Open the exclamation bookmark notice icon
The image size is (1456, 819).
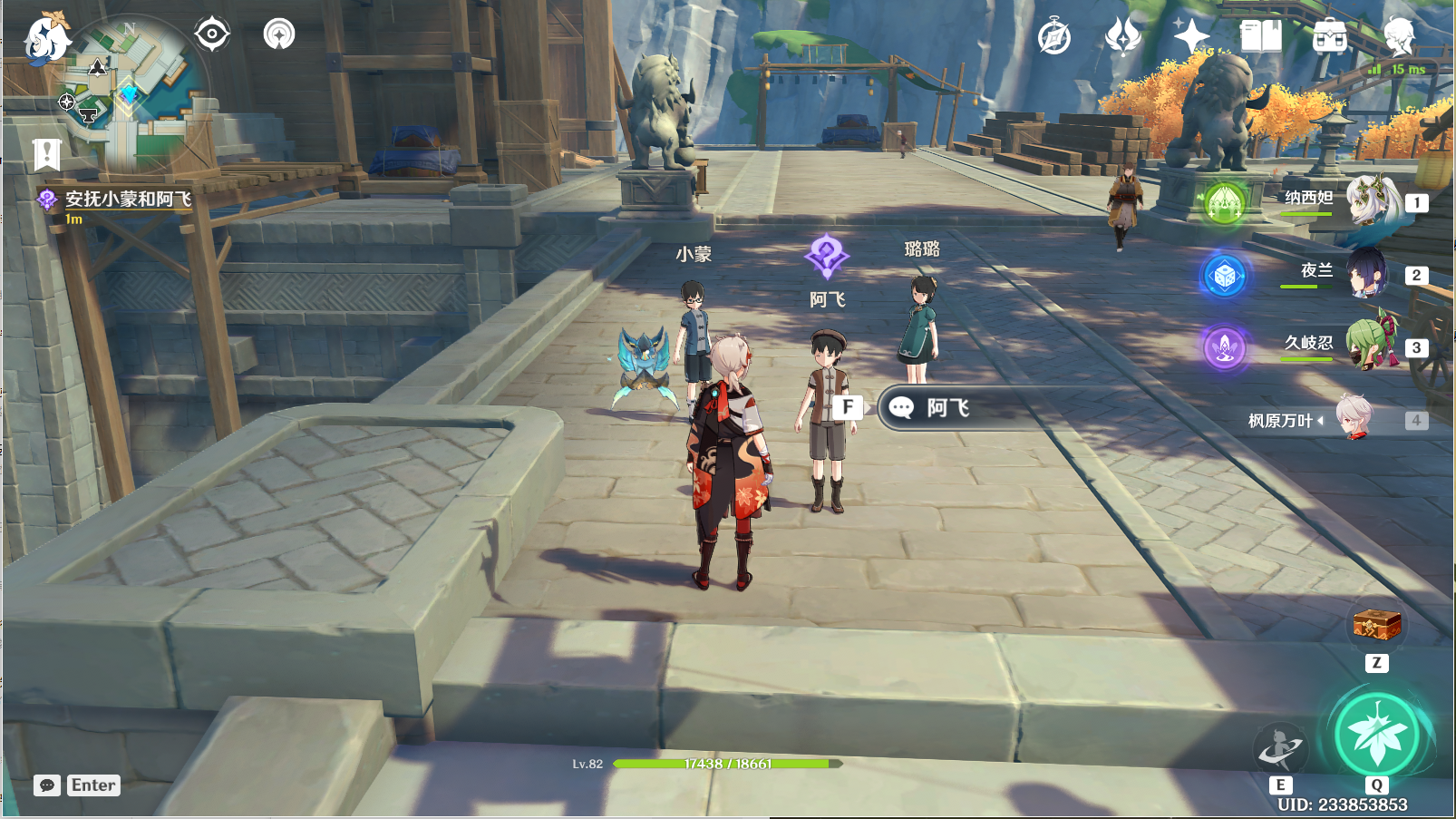(47, 155)
